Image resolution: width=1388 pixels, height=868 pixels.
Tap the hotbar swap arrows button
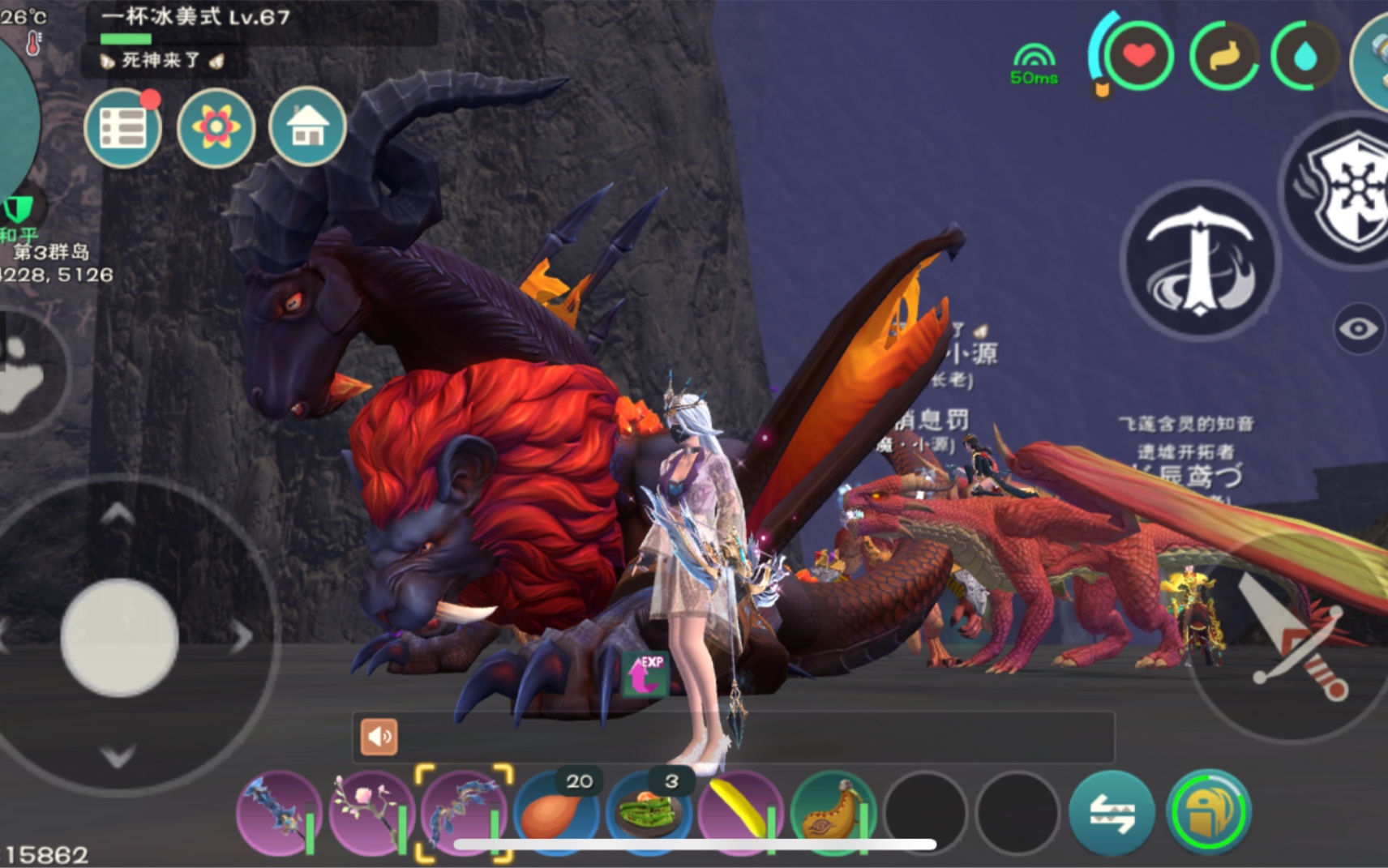point(1111,813)
